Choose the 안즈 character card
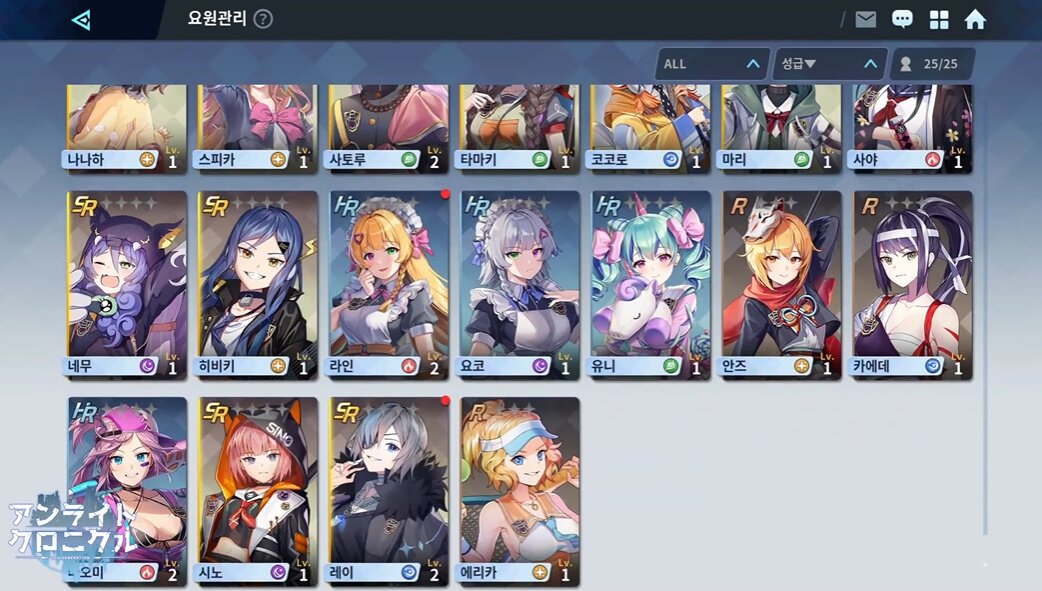 (782, 281)
